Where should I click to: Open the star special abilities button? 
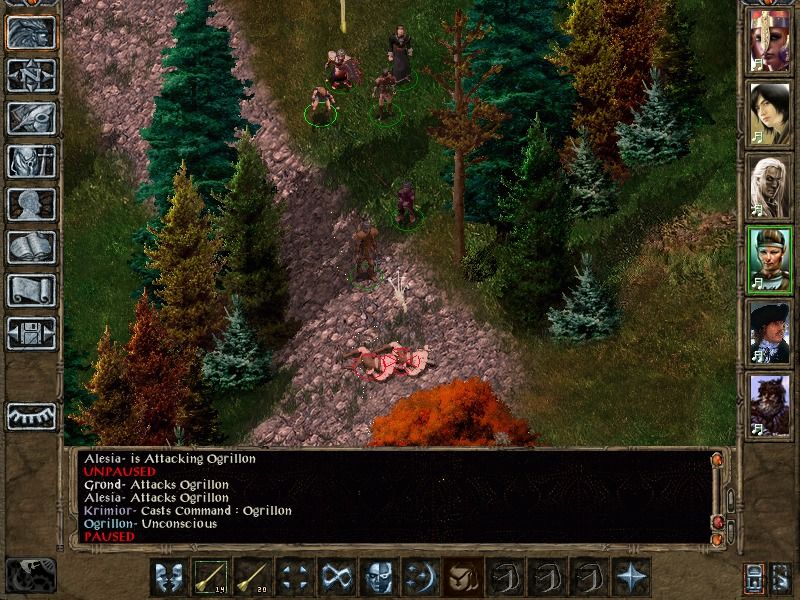pos(629,577)
